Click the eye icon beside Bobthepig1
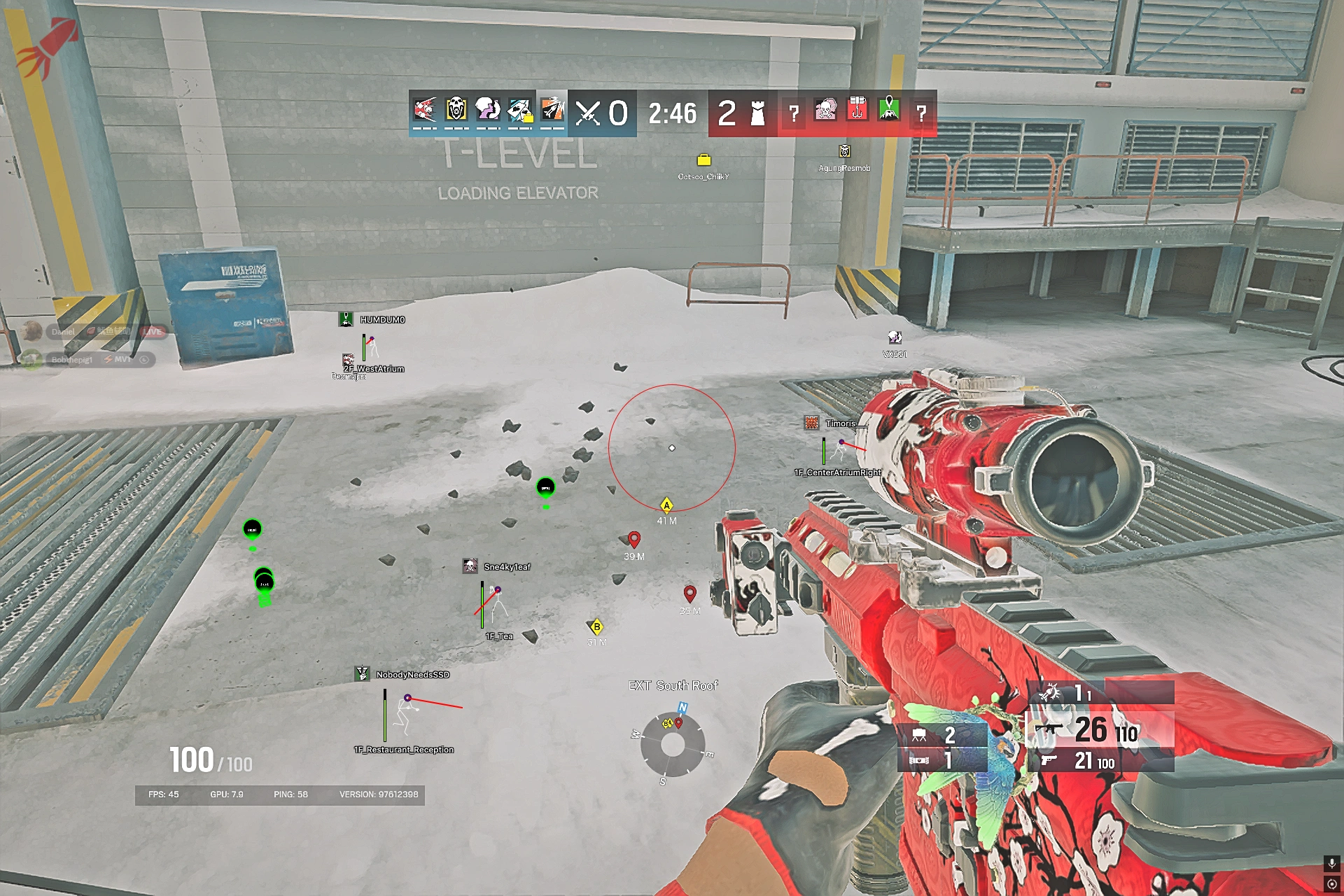The width and height of the screenshot is (1344, 896). 144,360
